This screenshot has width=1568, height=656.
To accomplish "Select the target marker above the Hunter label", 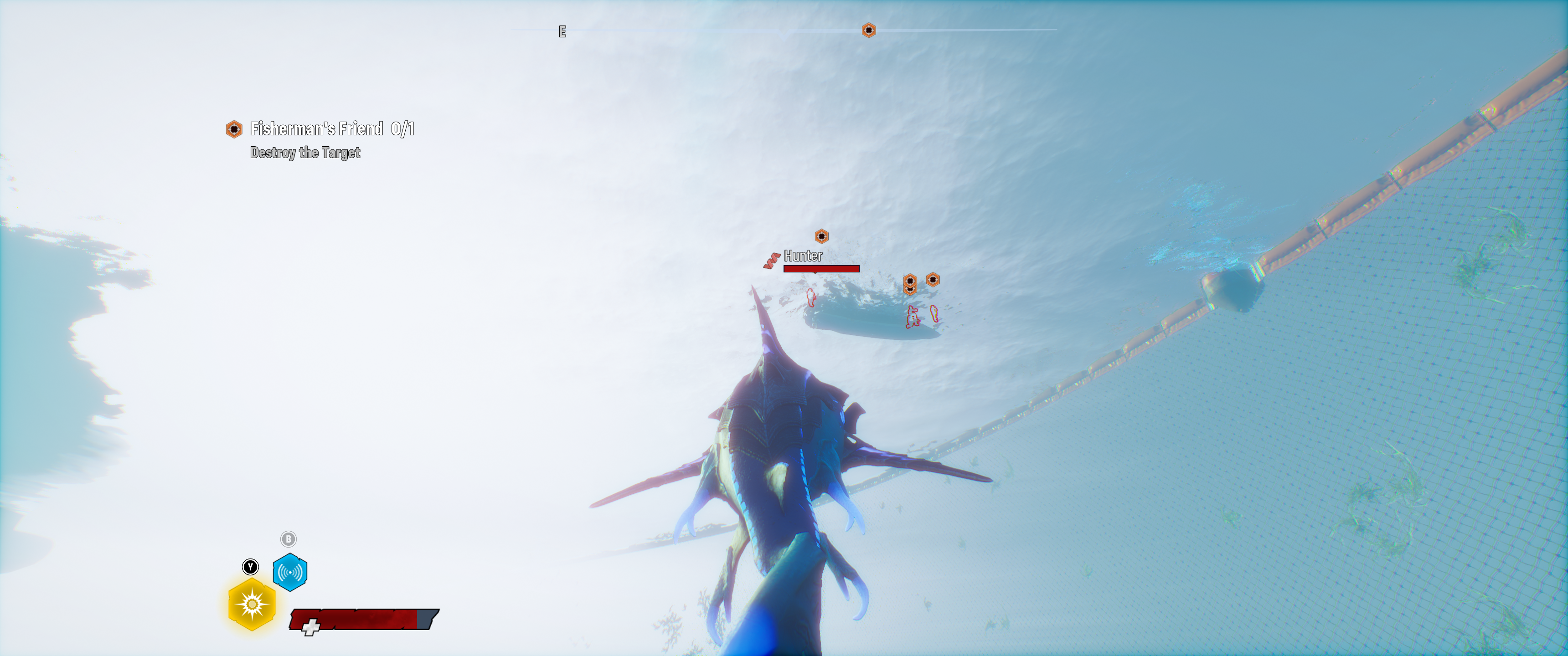I will [x=821, y=236].
